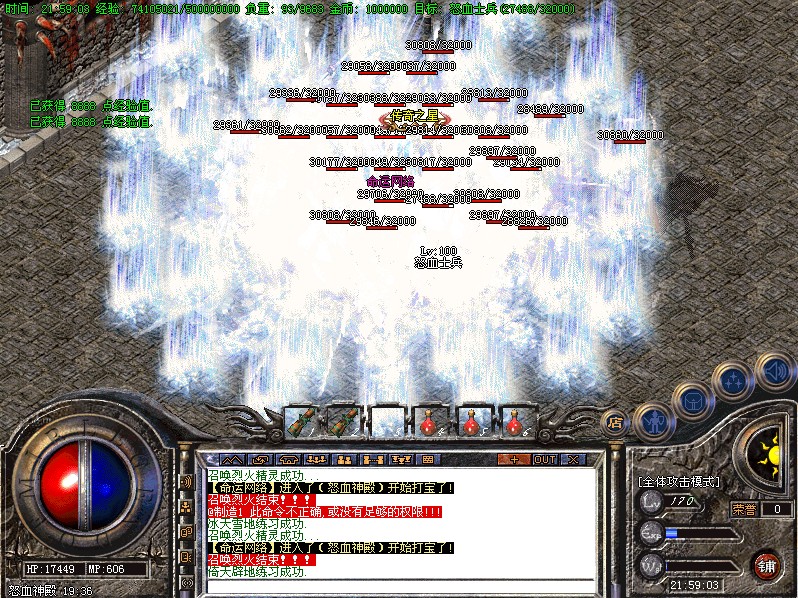Image resolution: width=798 pixels, height=598 pixels.
Task: Click the 荣誉 honor label
Action: 744,509
